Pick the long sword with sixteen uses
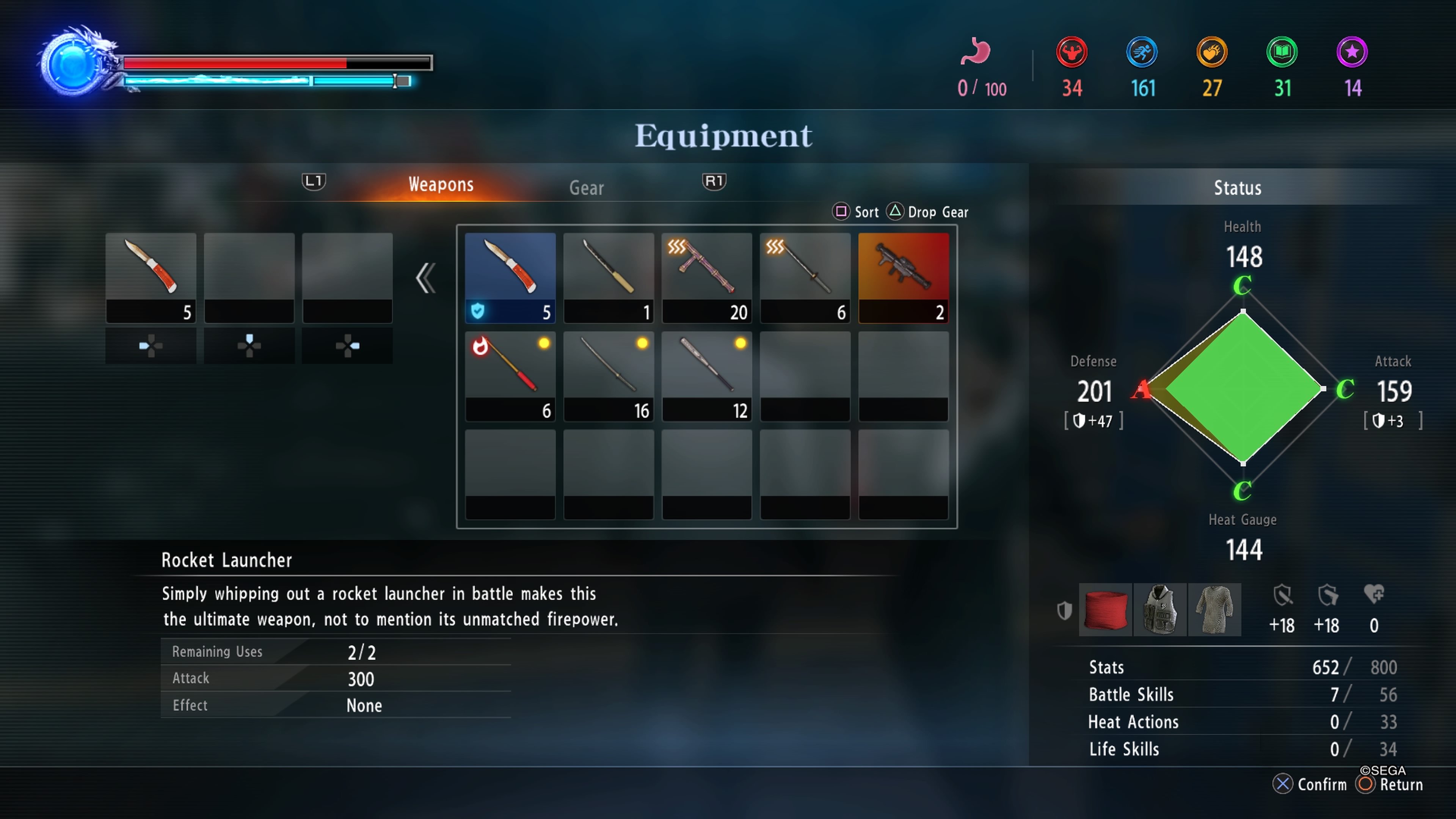Viewport: 1456px width, 819px height. (608, 375)
